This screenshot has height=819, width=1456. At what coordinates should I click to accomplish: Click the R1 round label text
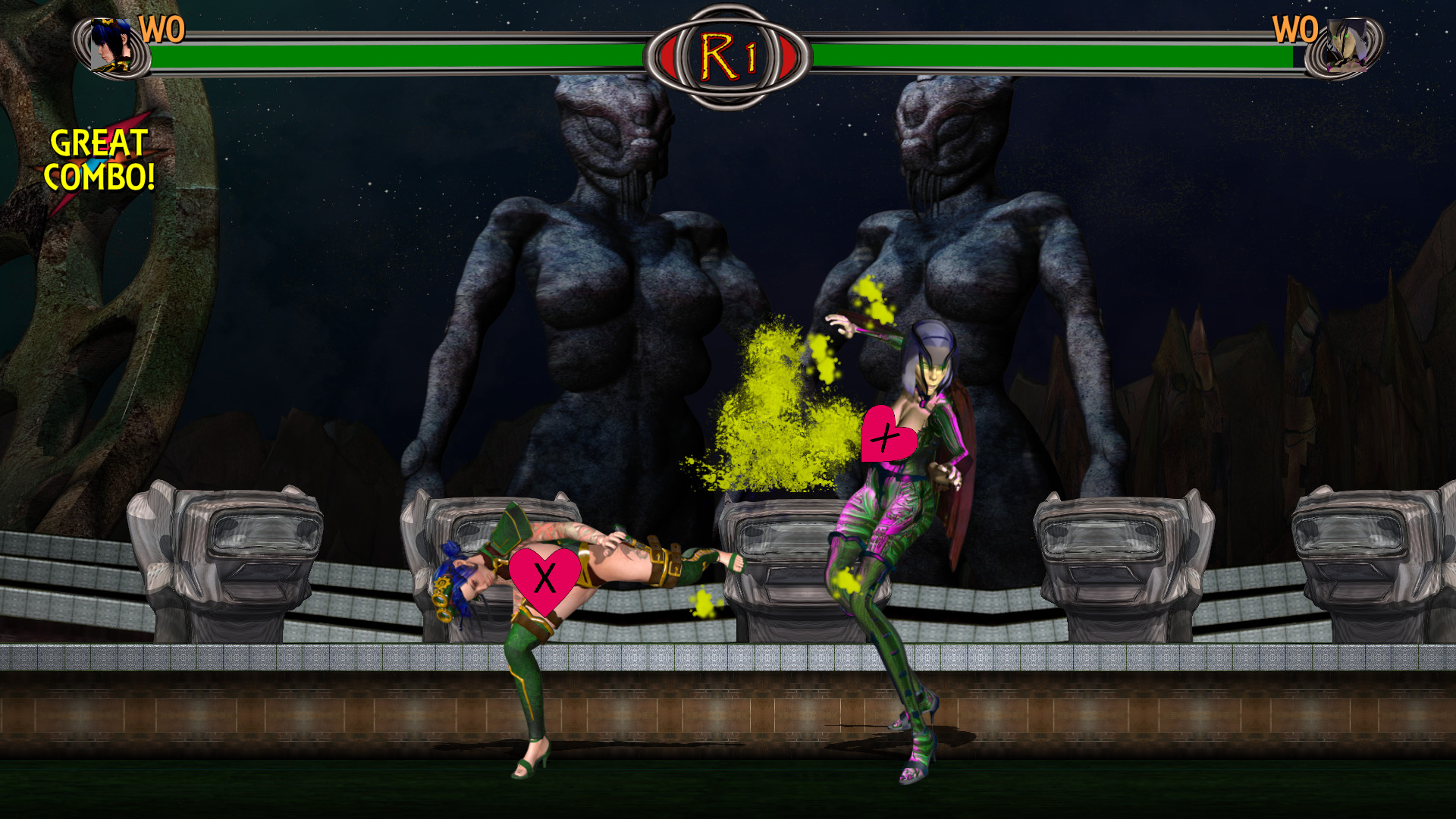[x=726, y=53]
